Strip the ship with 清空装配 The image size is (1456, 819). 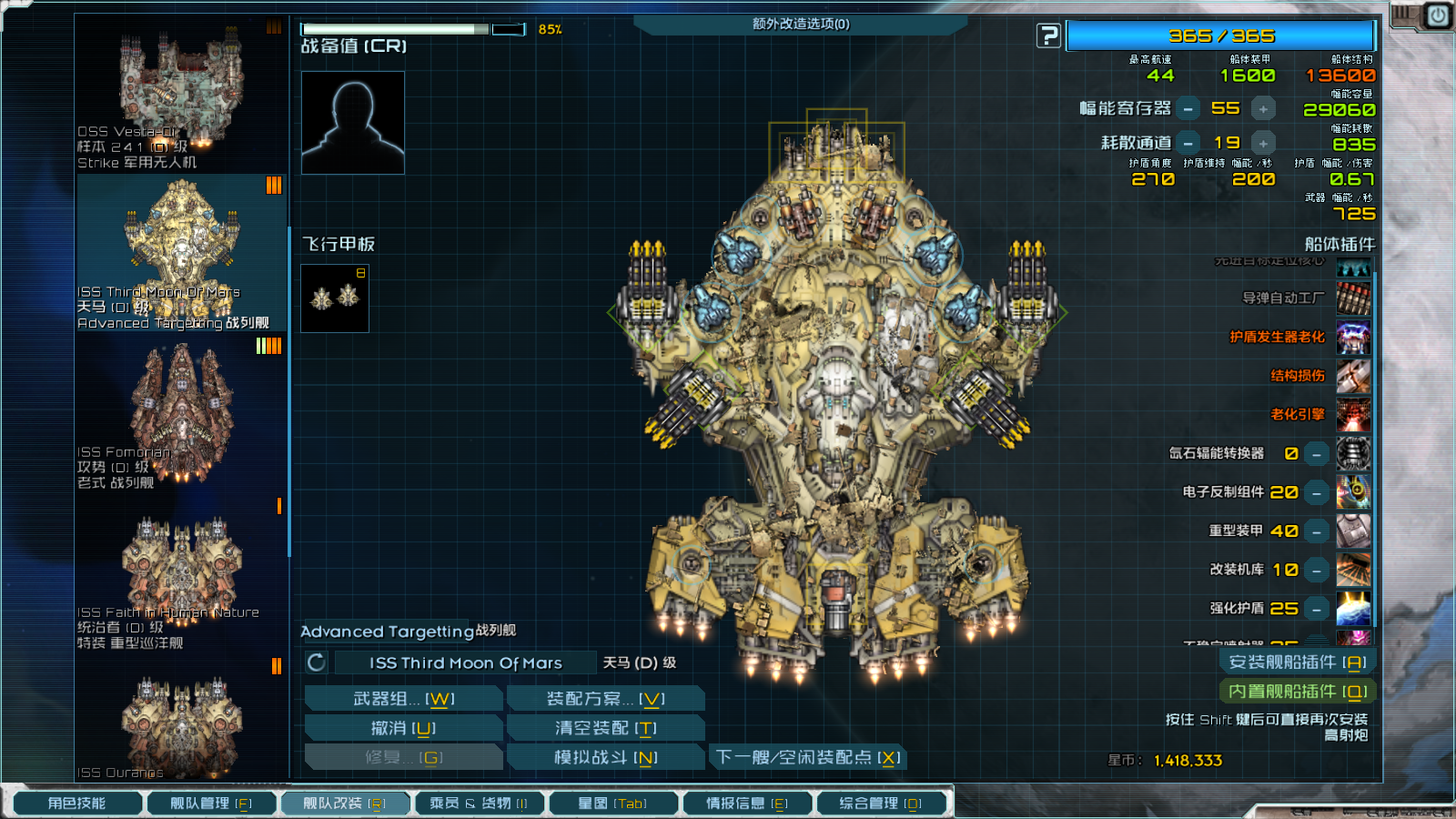click(x=605, y=728)
